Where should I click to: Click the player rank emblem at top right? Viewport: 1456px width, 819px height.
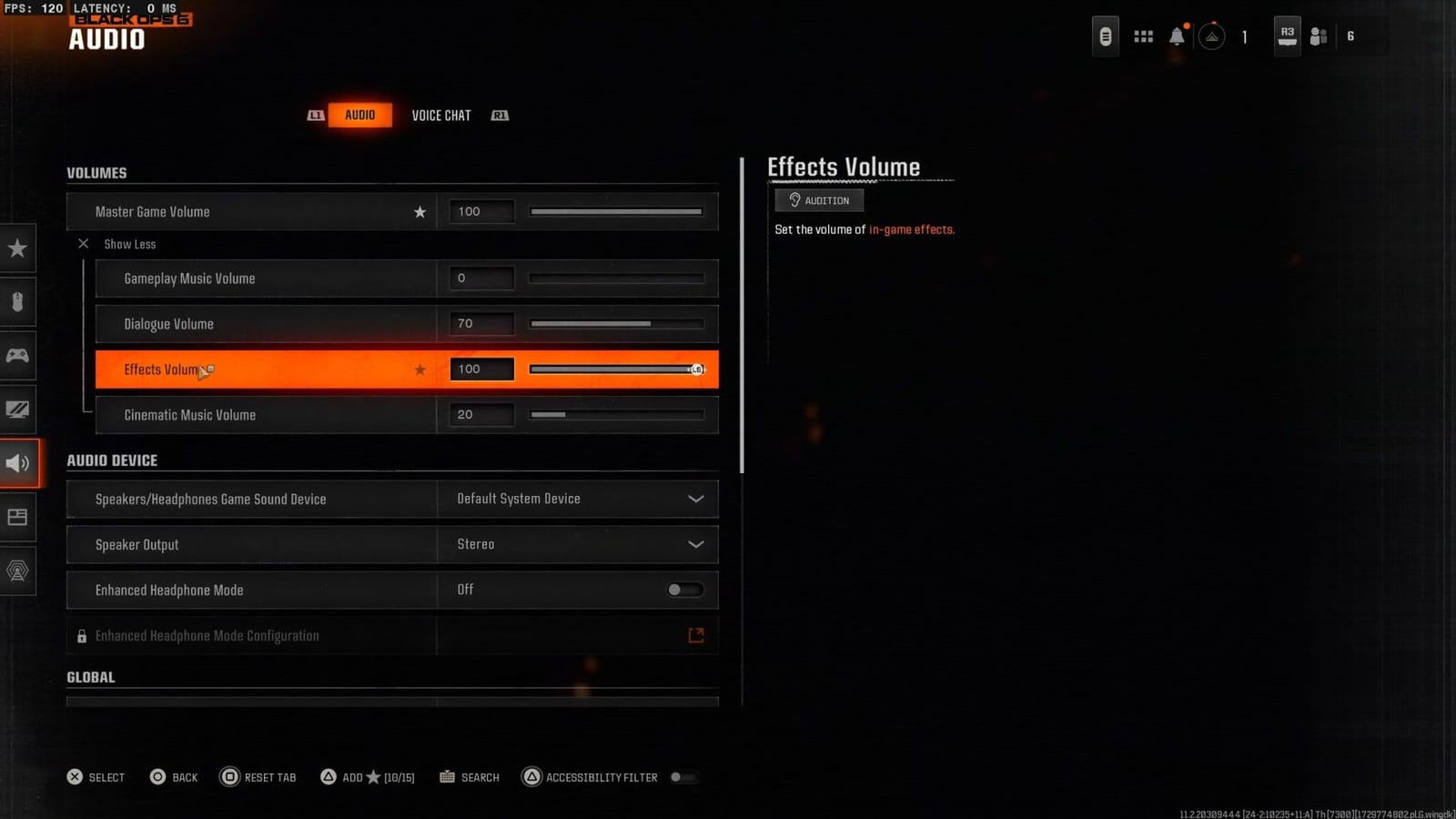pos(1212,37)
